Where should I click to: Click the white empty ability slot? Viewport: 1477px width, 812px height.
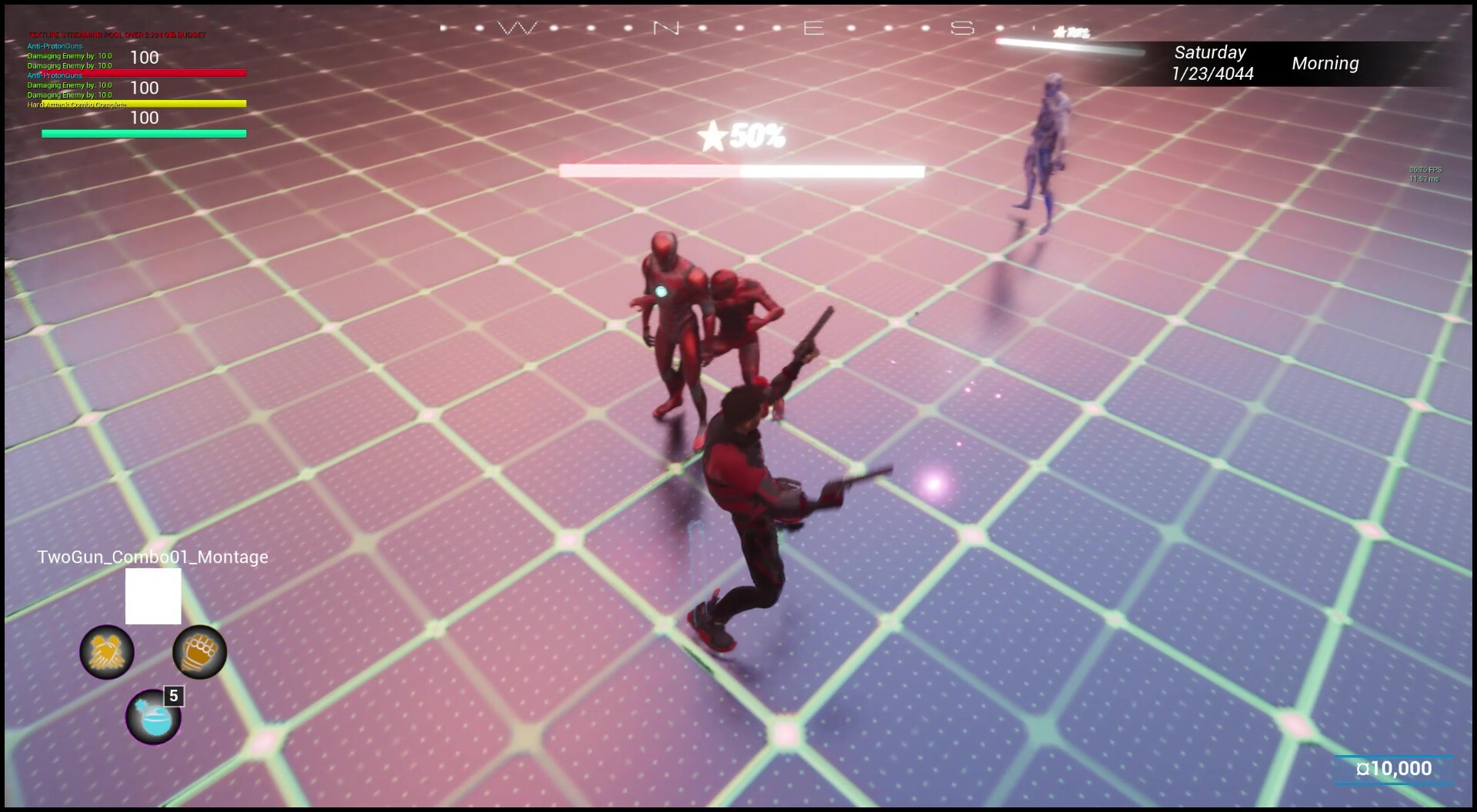[x=153, y=596]
